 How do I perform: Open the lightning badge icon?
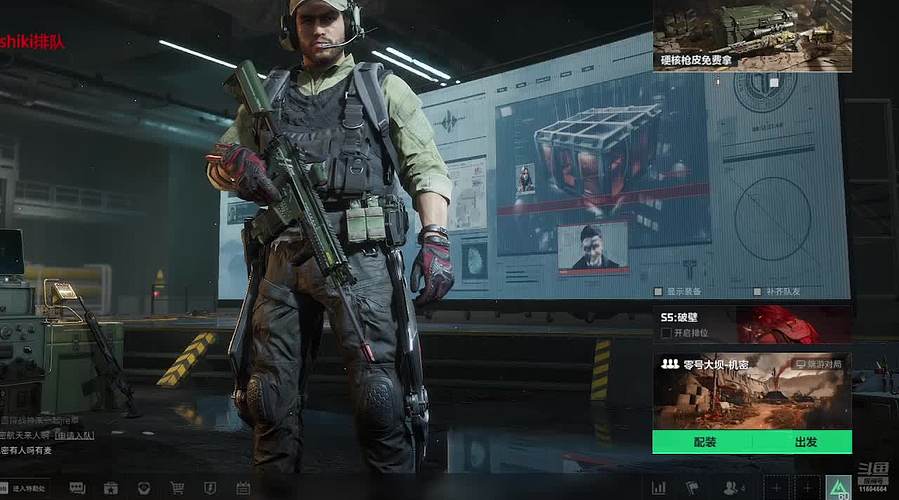pos(209,488)
